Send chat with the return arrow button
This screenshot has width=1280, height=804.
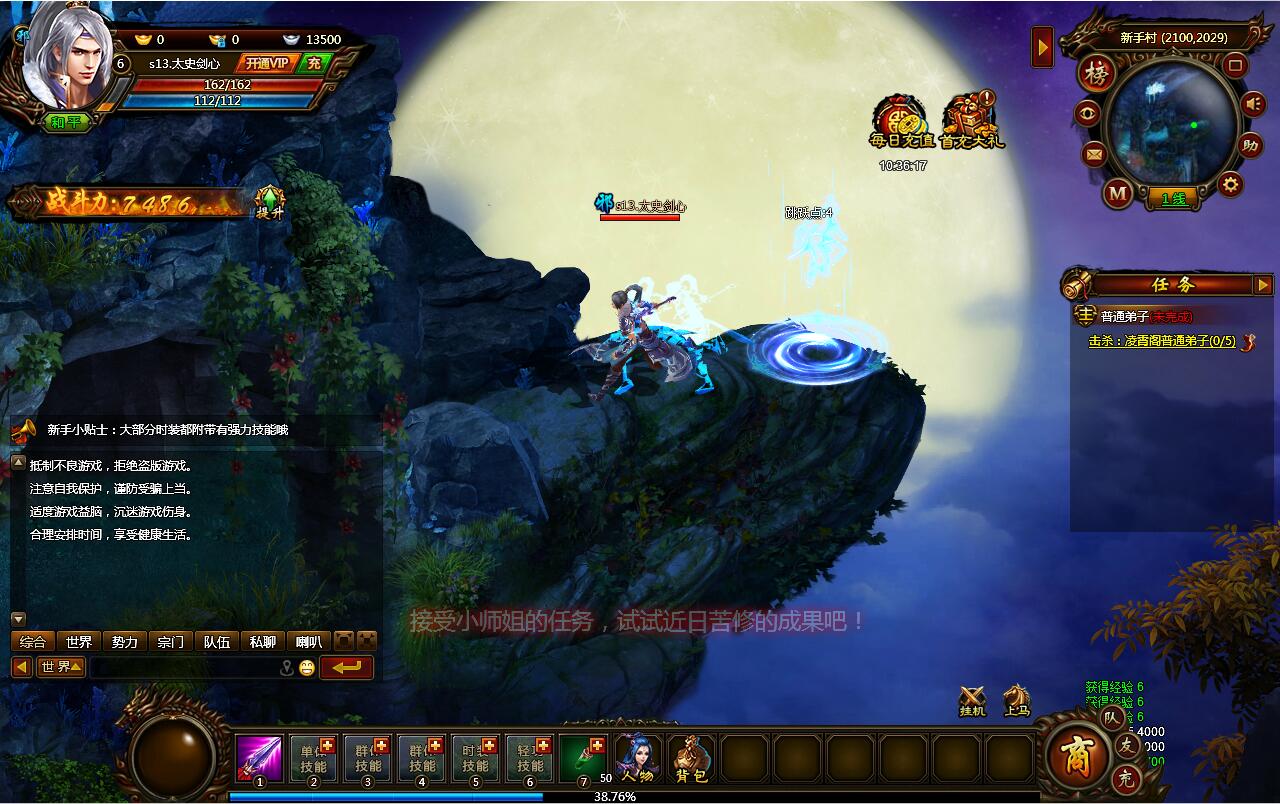coord(347,667)
